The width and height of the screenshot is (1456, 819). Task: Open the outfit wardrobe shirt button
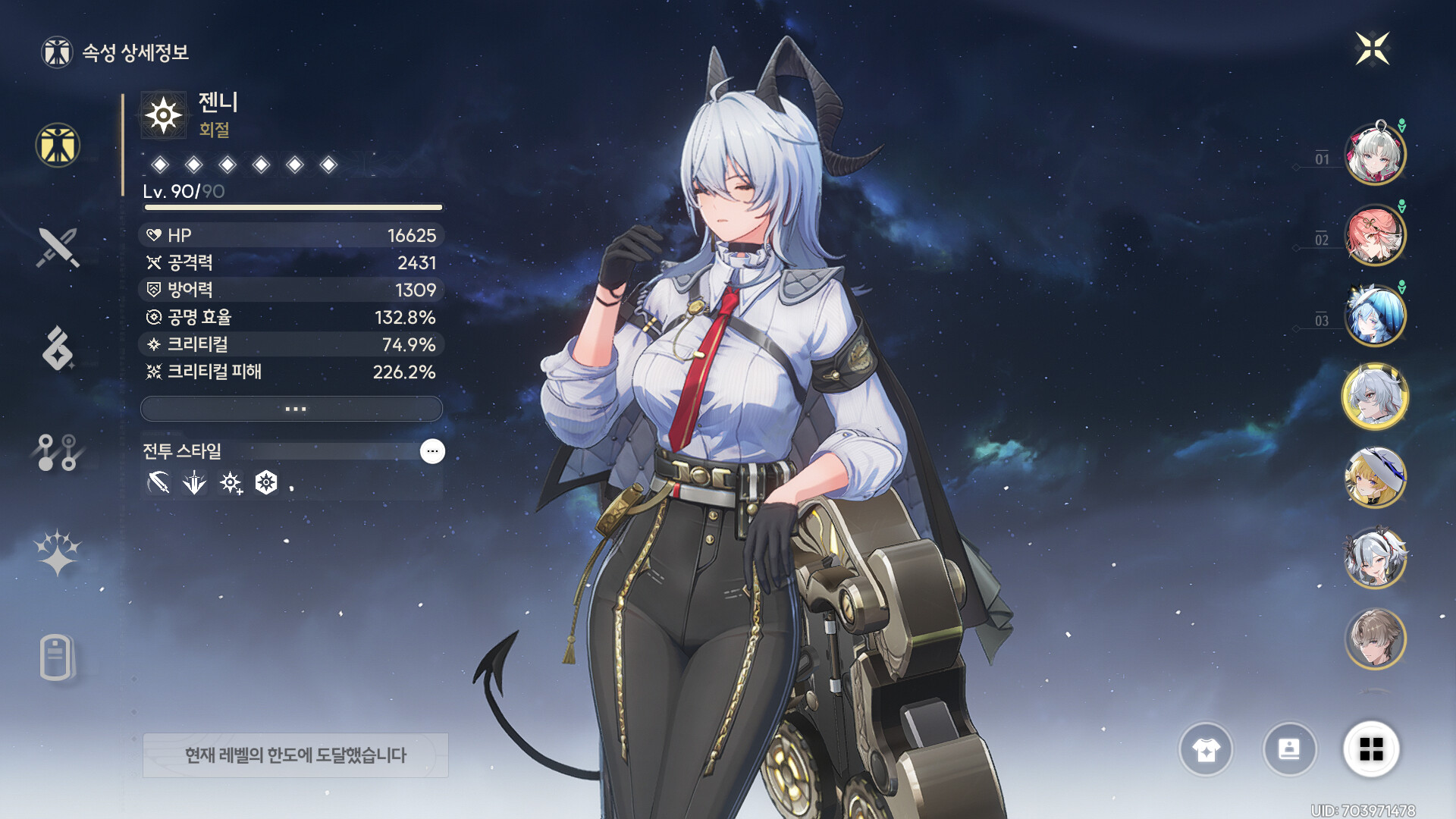[x=1206, y=749]
